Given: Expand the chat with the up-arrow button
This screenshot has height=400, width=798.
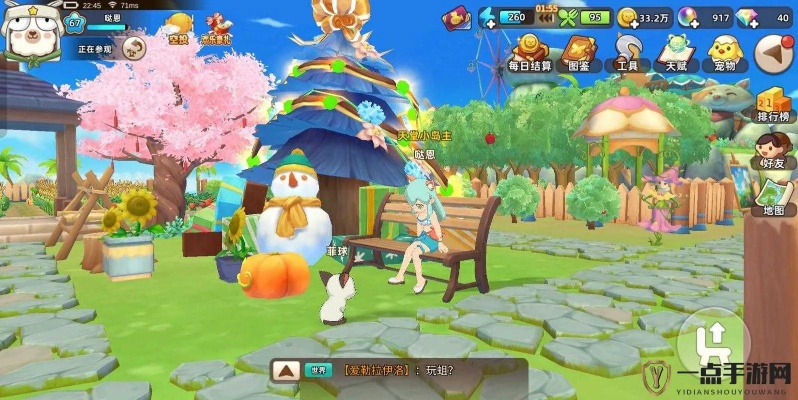Looking at the screenshot, I should coord(287,370).
